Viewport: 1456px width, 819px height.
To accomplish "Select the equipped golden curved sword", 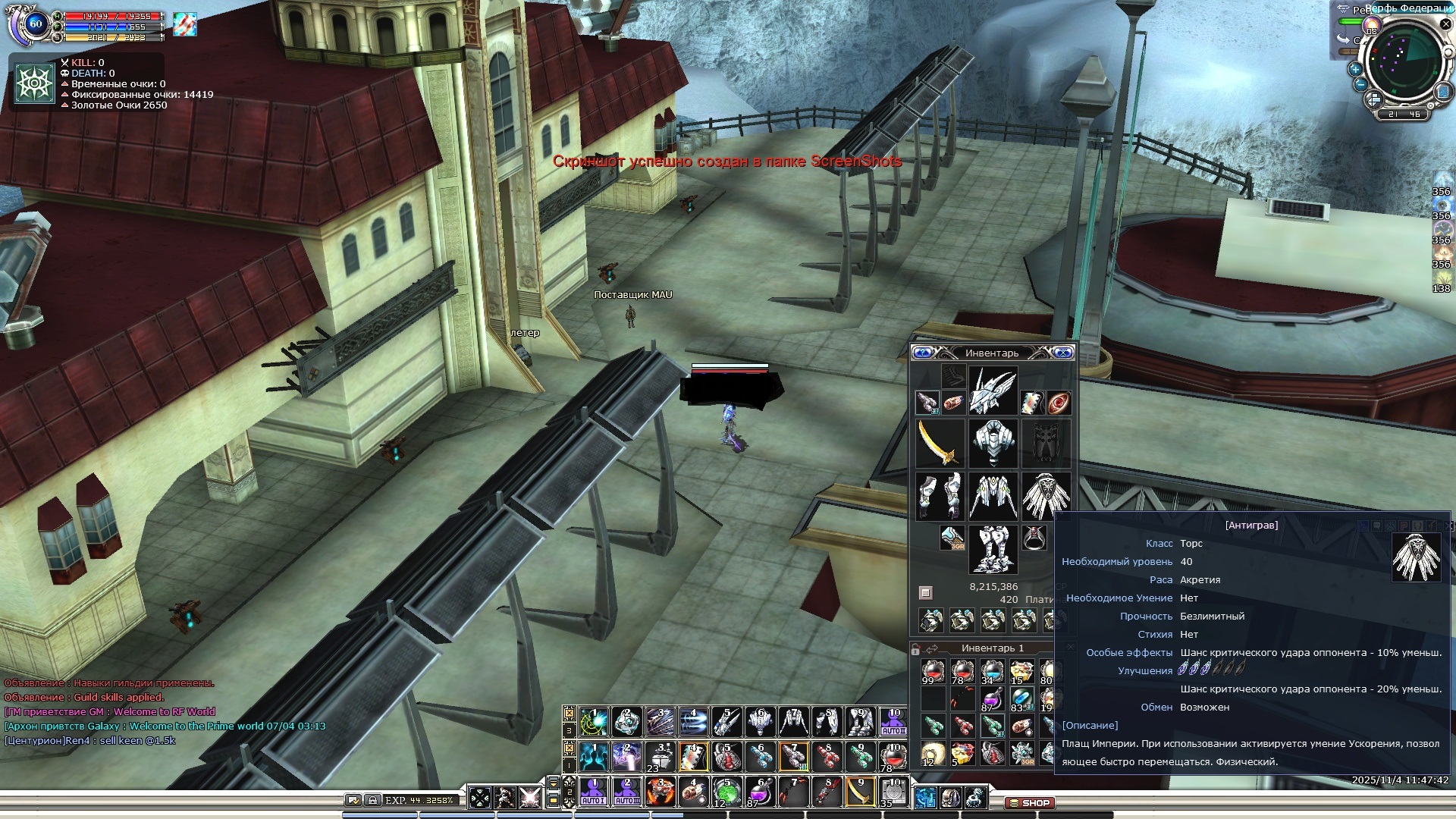I will (x=940, y=443).
